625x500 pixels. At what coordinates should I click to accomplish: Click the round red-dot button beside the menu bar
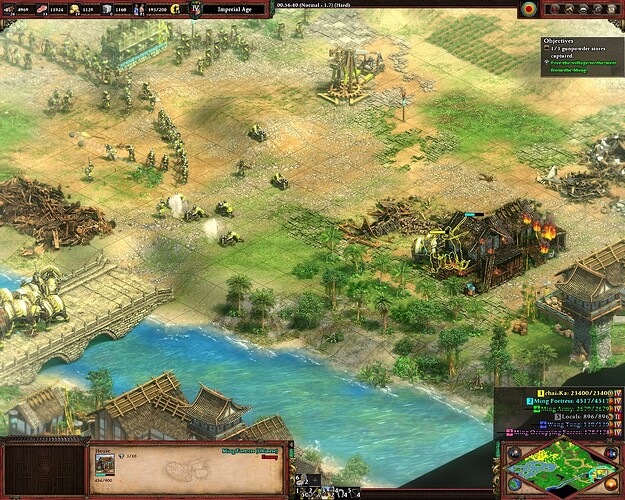coord(528,9)
